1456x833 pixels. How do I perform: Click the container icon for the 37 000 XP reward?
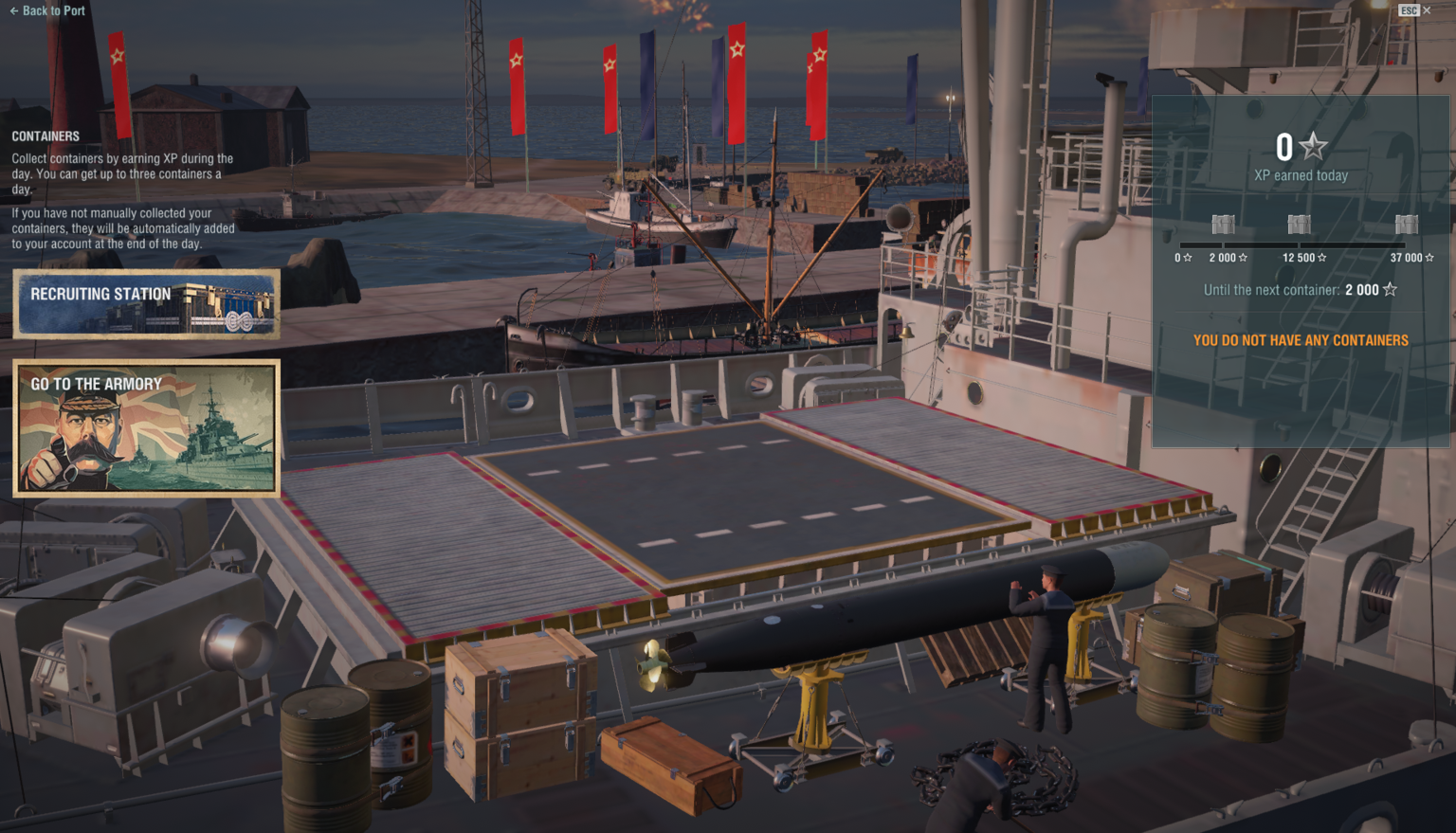click(1407, 224)
